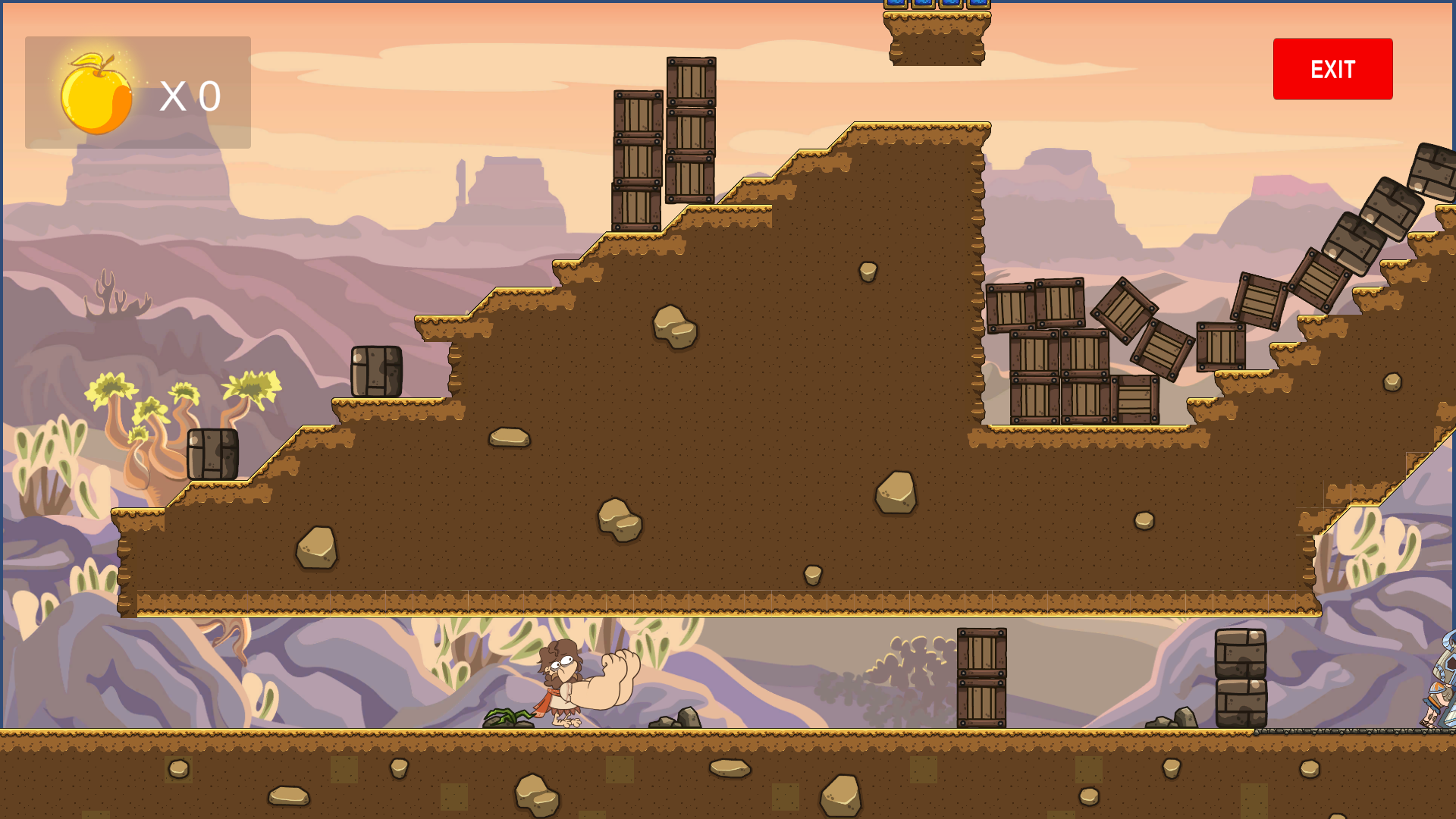The height and width of the screenshot is (819, 1456).
Task: Click the fruit counter panel in the corner
Action: click(138, 91)
